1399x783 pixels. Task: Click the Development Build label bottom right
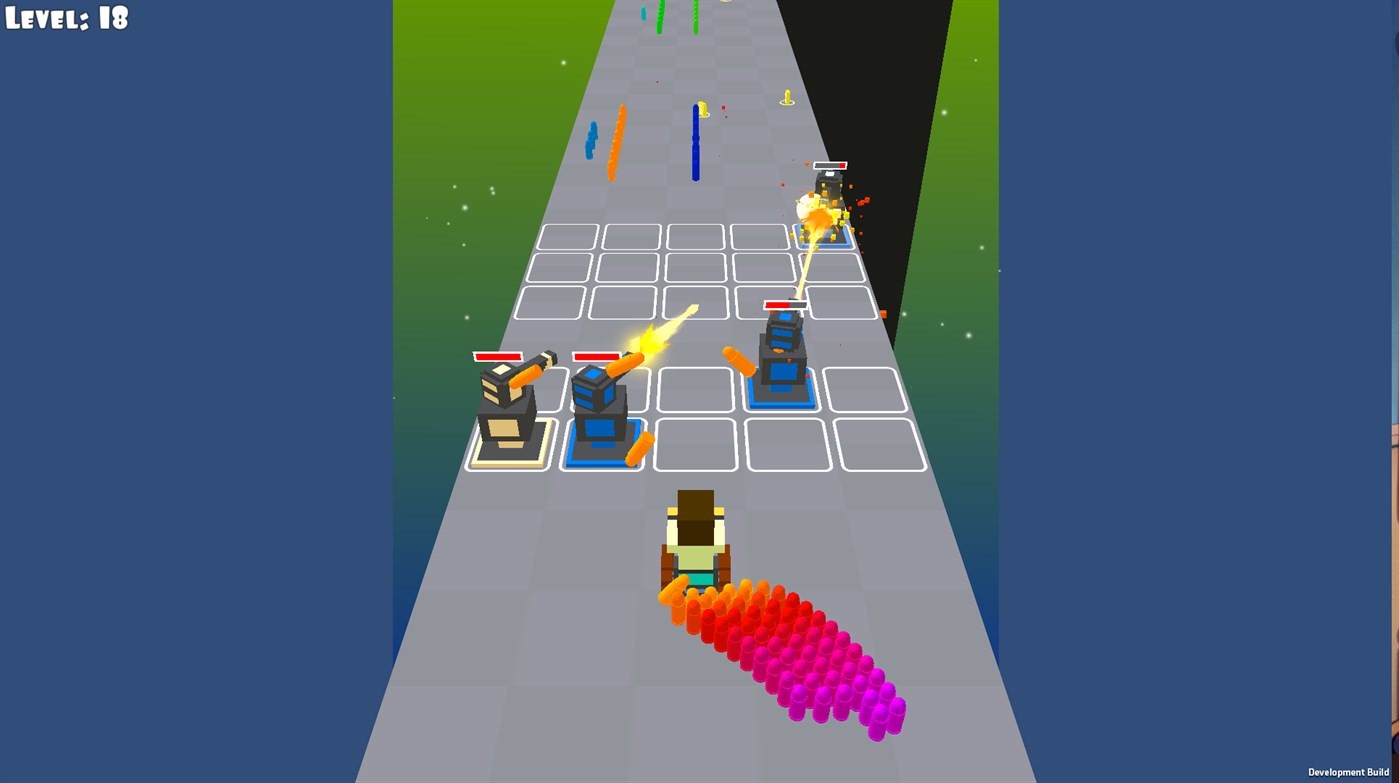[1347, 772]
